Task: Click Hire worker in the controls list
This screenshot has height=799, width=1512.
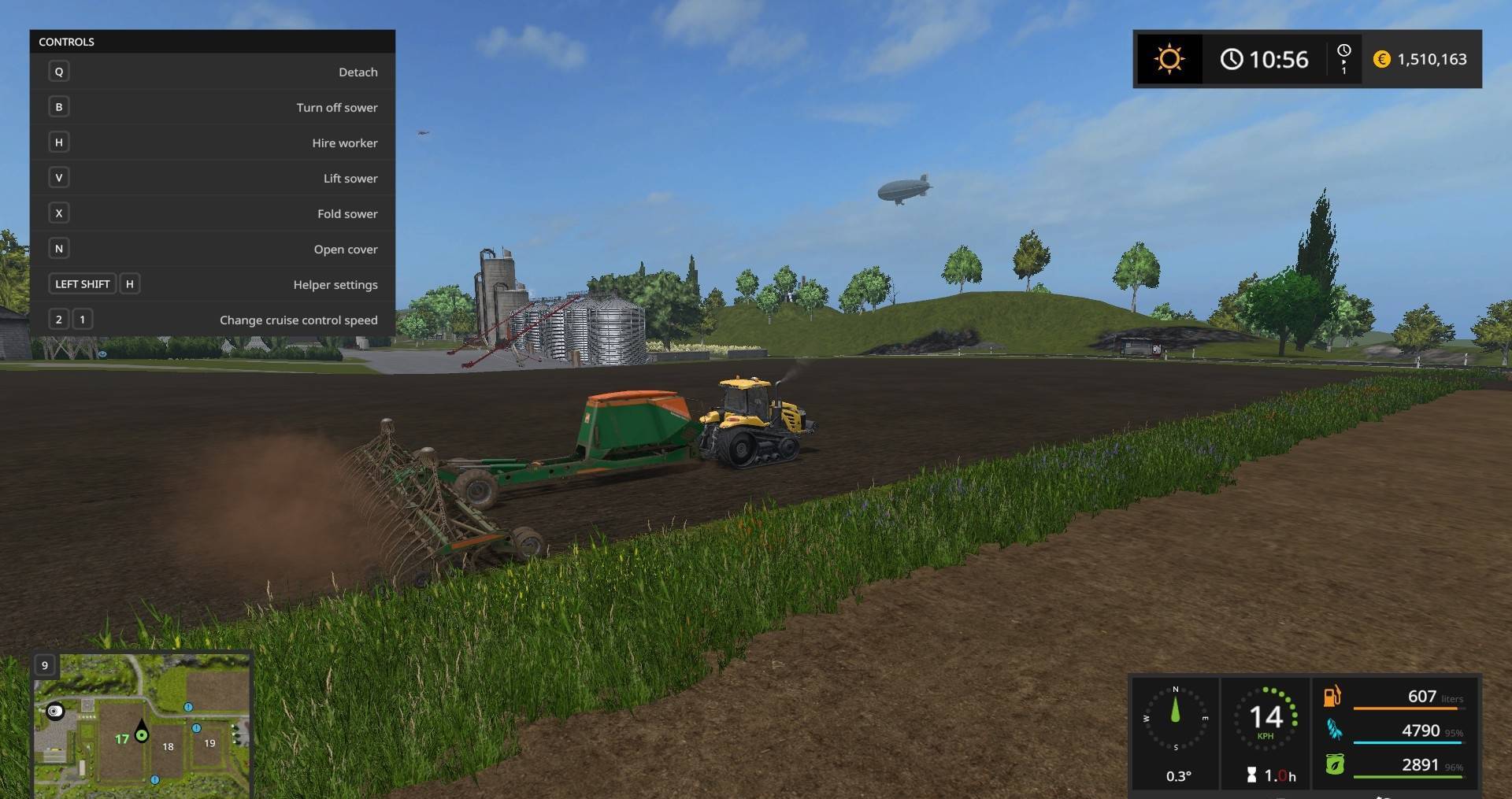Action: [343, 142]
